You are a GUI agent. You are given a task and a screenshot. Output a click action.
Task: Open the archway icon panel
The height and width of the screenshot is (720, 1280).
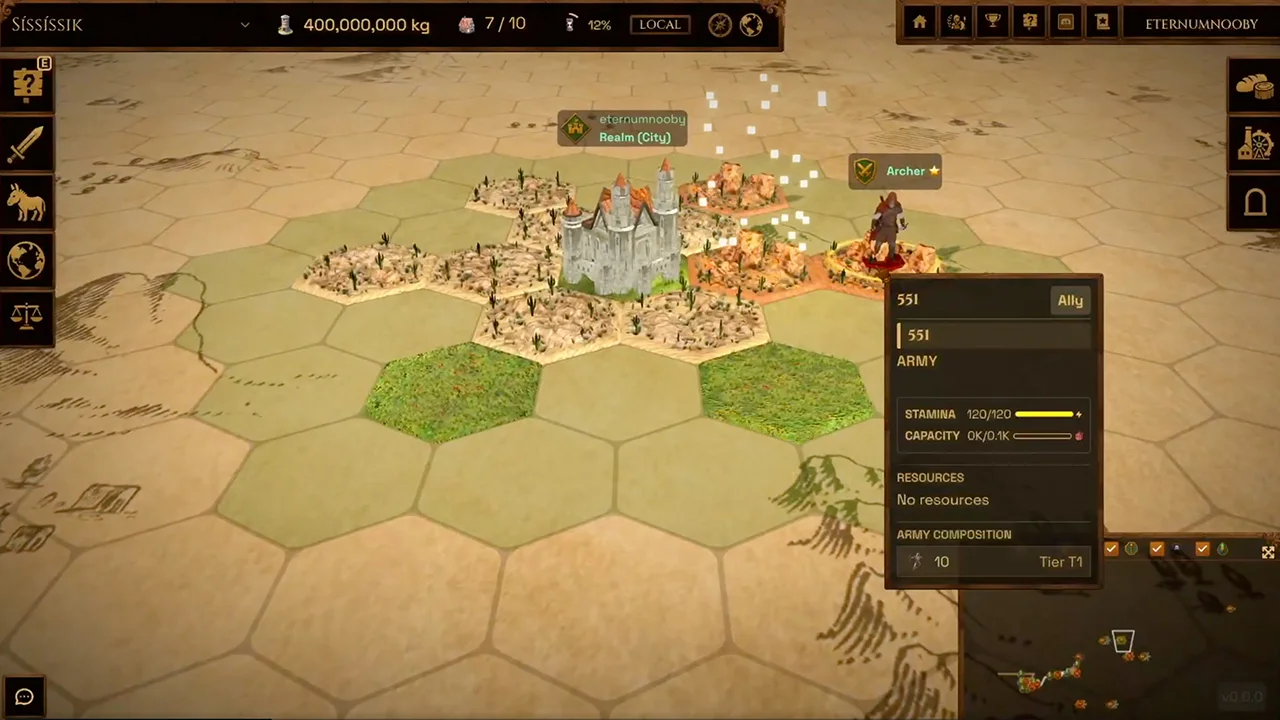click(1254, 202)
